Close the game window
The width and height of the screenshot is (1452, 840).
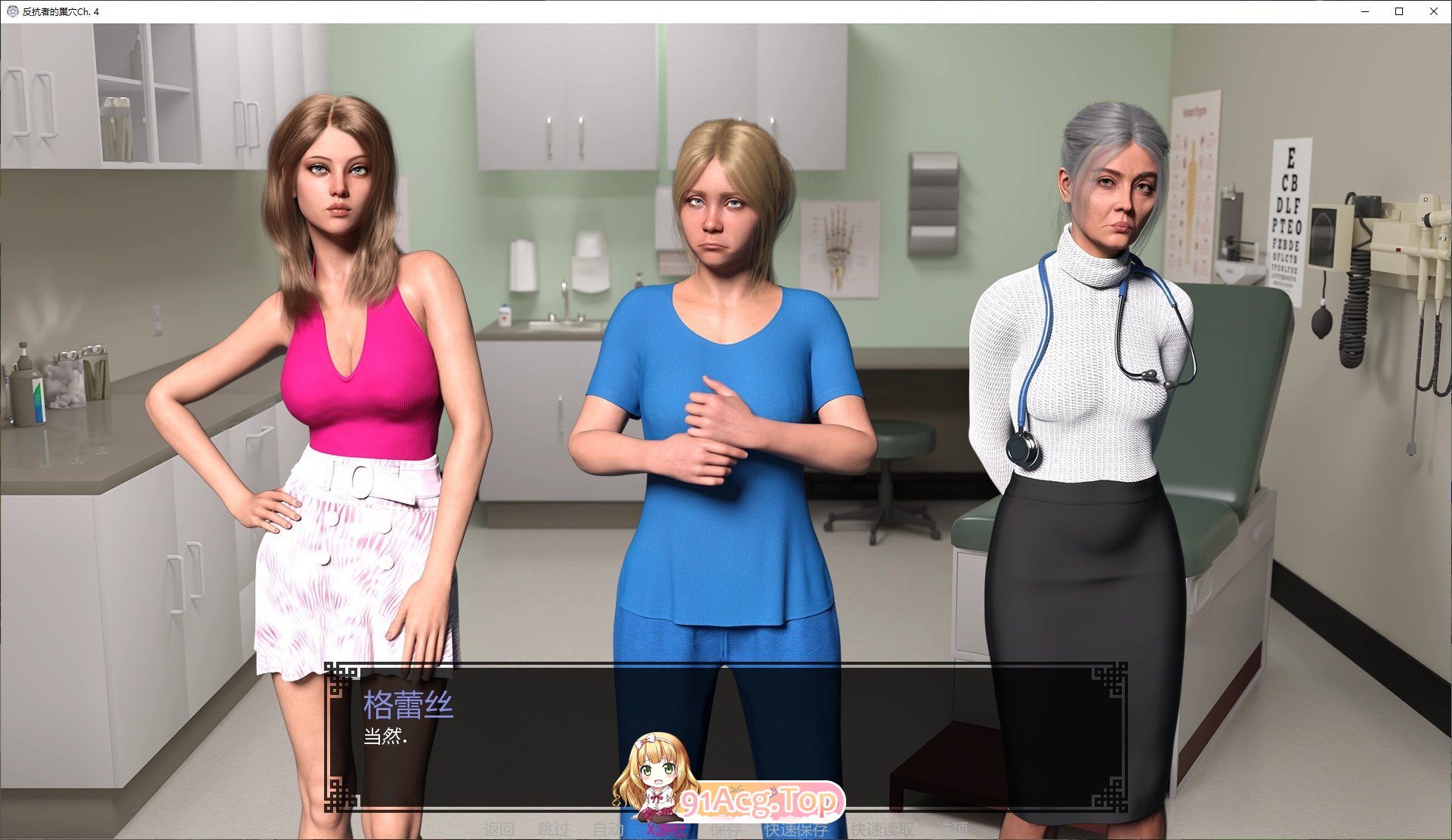tap(1433, 11)
